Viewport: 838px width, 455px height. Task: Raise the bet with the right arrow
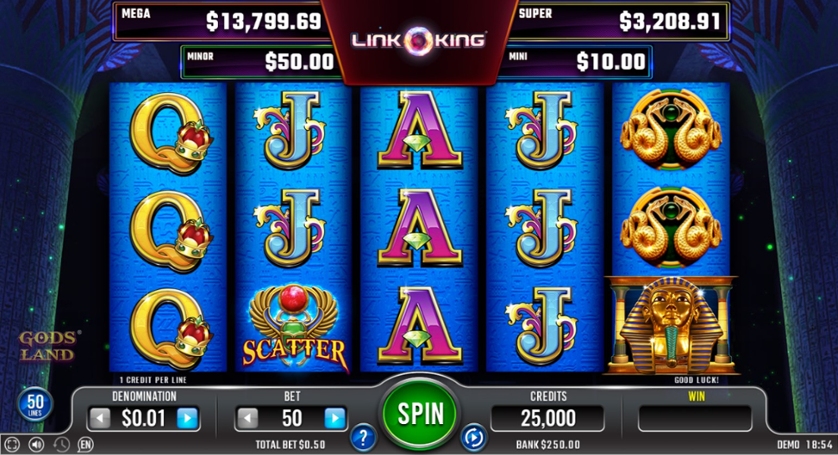[334, 418]
